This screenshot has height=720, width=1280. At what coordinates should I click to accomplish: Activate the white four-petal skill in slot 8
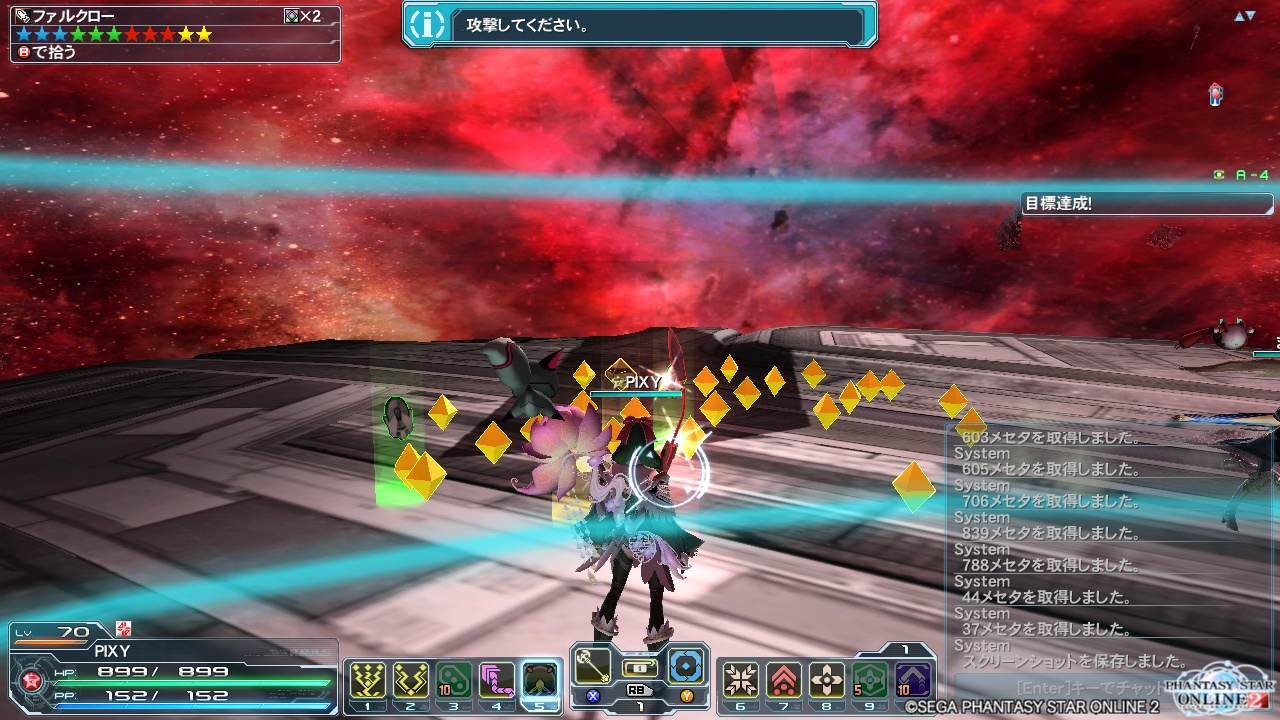[x=826, y=681]
